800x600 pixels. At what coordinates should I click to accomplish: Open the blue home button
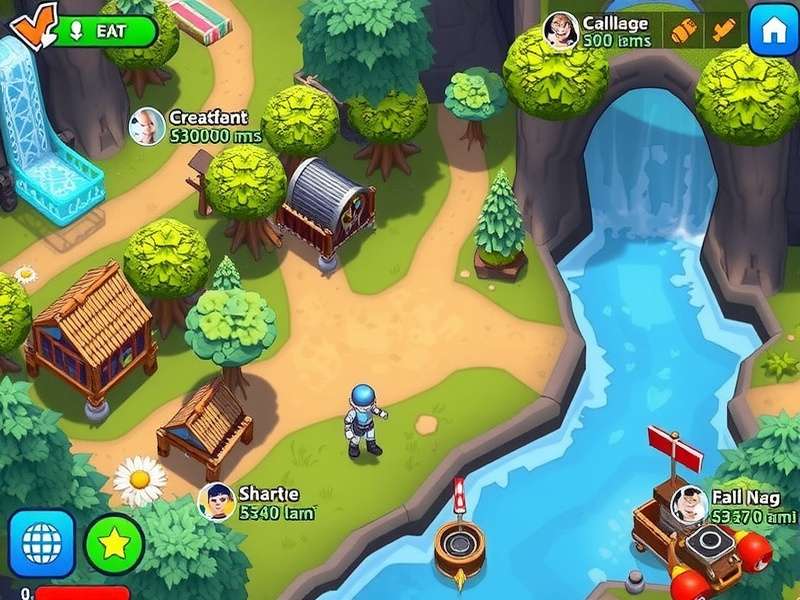pyautogui.click(x=772, y=30)
